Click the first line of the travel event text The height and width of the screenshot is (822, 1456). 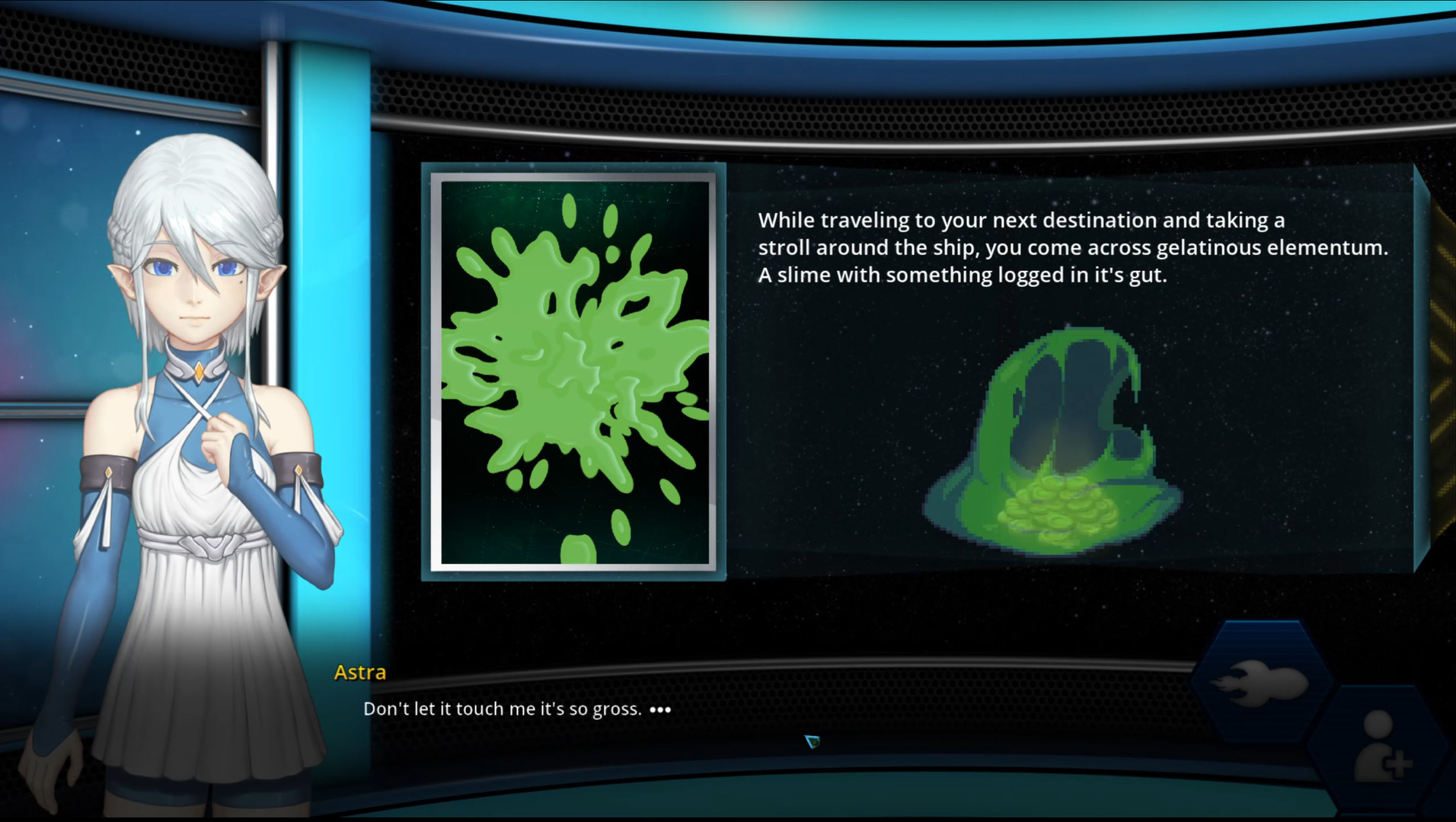coord(1020,221)
